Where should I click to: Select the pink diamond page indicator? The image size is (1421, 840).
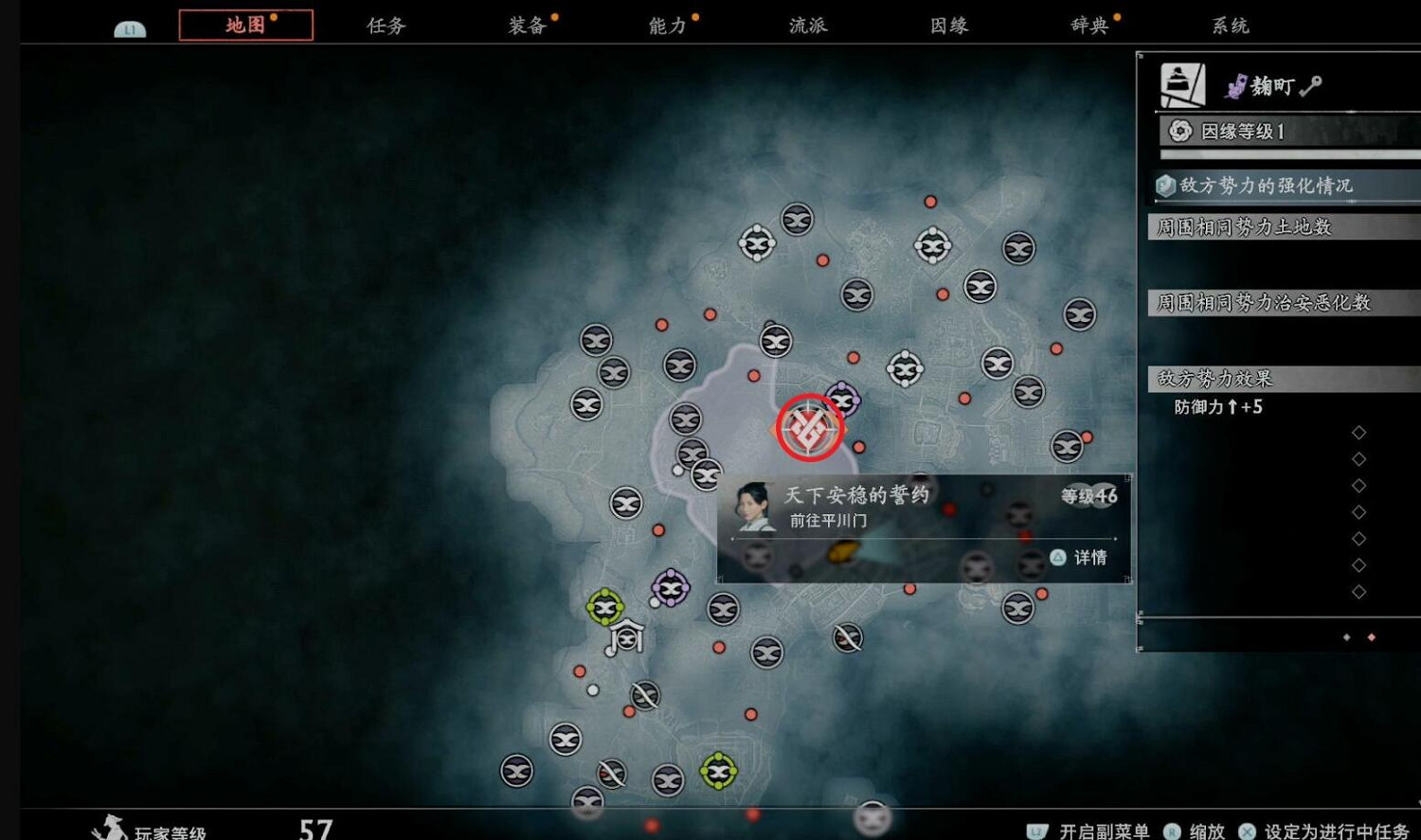(1370, 638)
